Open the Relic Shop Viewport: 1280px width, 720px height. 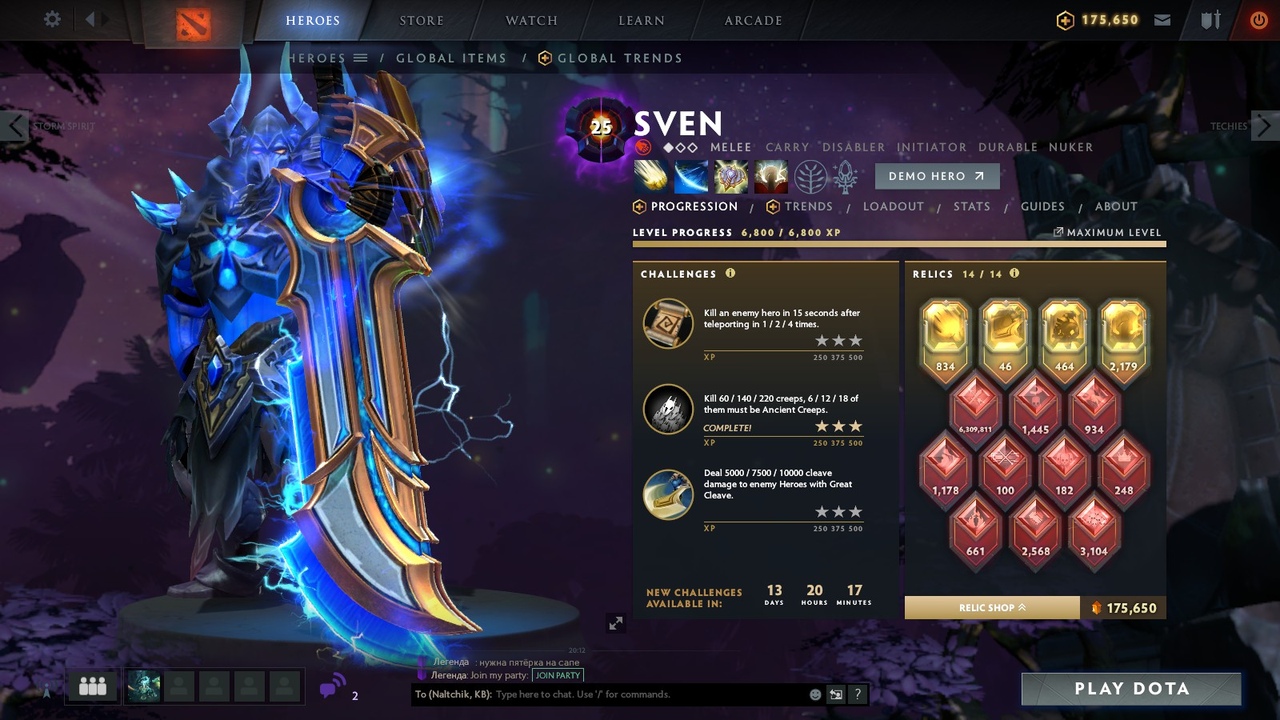coord(992,608)
